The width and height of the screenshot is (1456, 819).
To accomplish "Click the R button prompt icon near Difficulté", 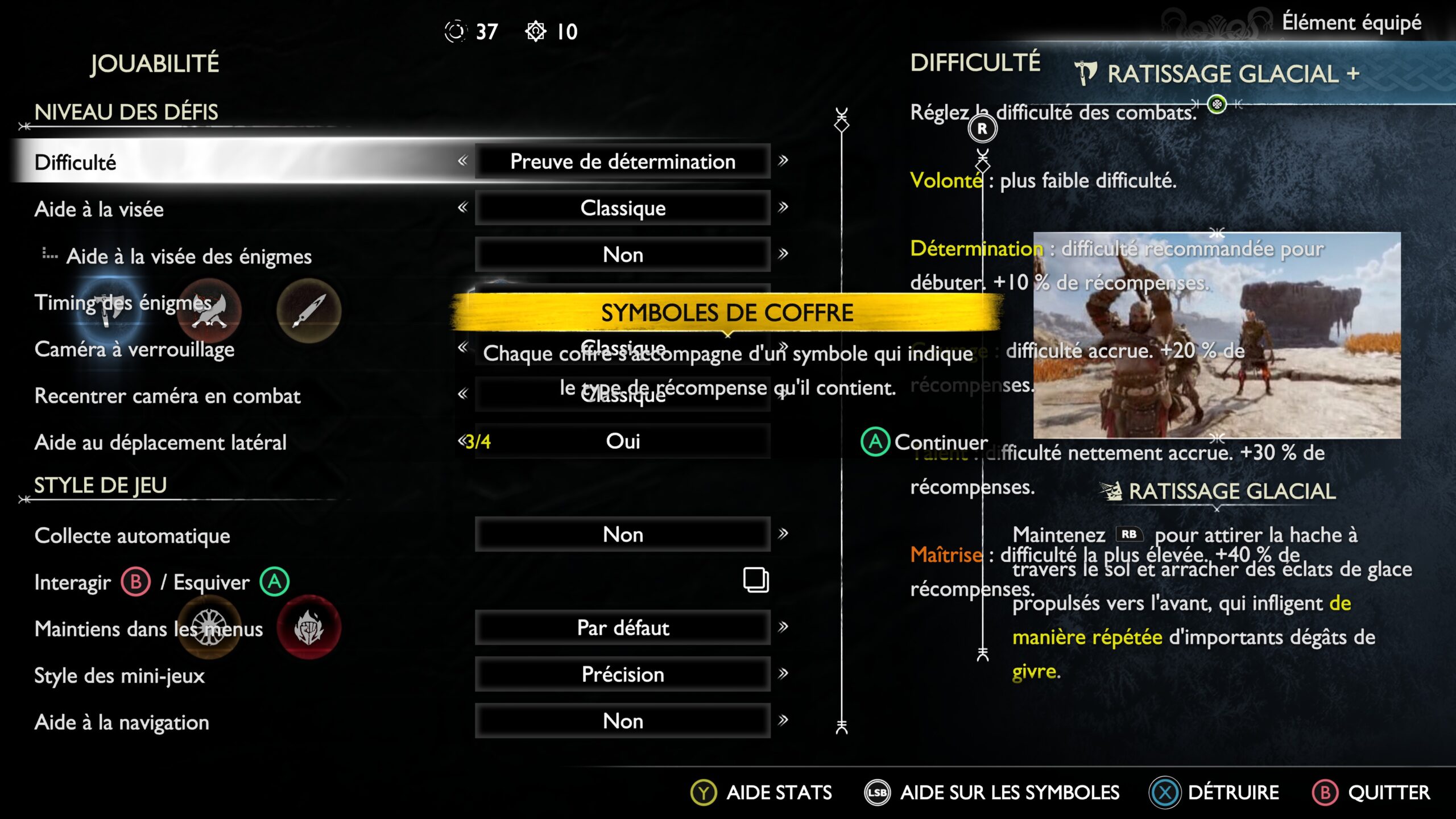I will click(x=982, y=129).
